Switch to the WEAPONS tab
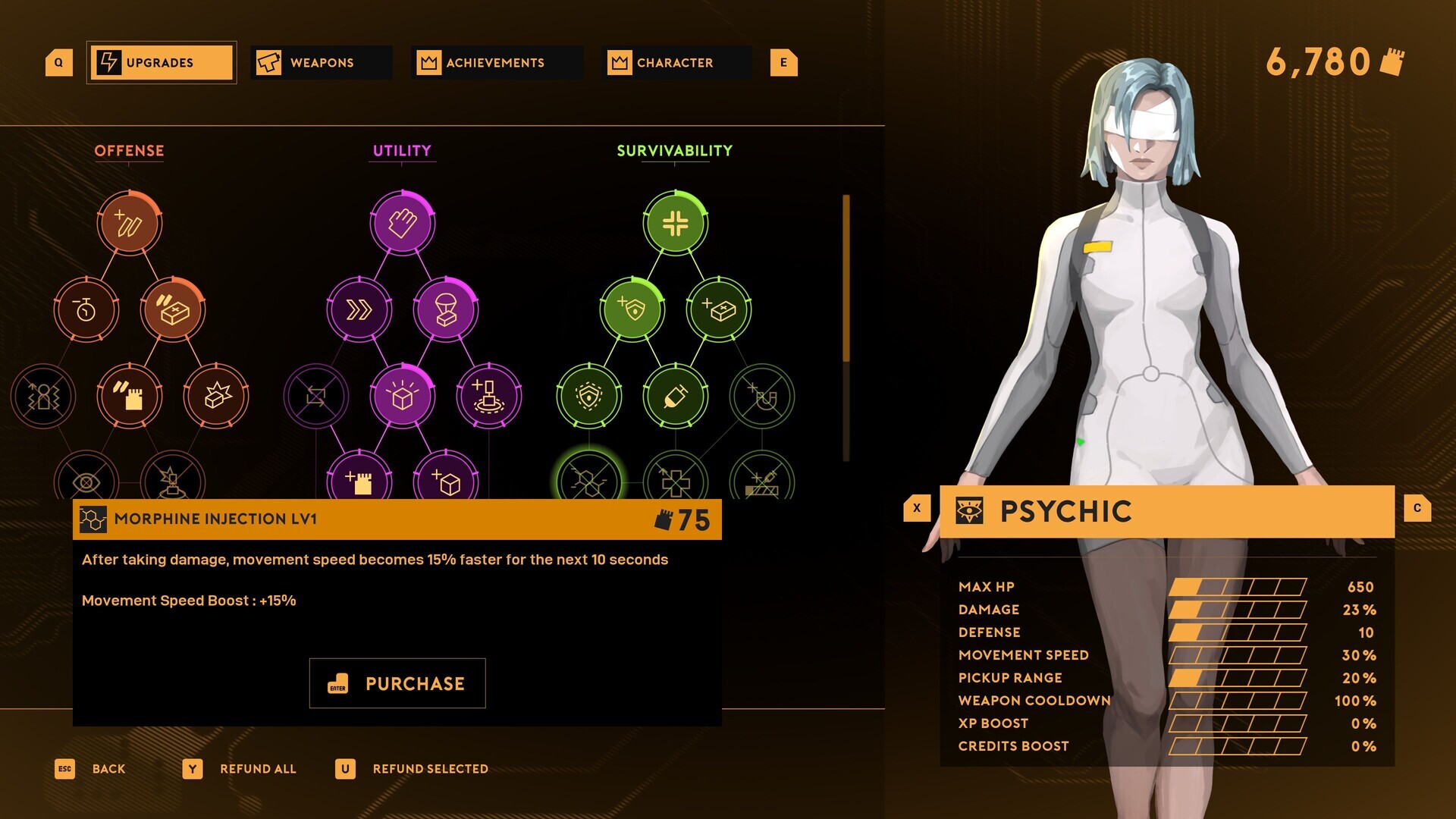This screenshot has height=819, width=1456. [x=321, y=63]
